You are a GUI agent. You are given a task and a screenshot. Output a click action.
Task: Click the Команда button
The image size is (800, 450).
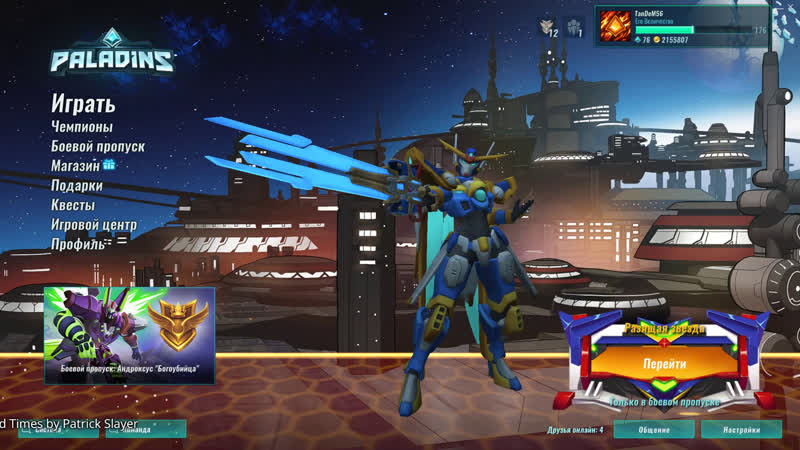pyautogui.click(x=143, y=430)
